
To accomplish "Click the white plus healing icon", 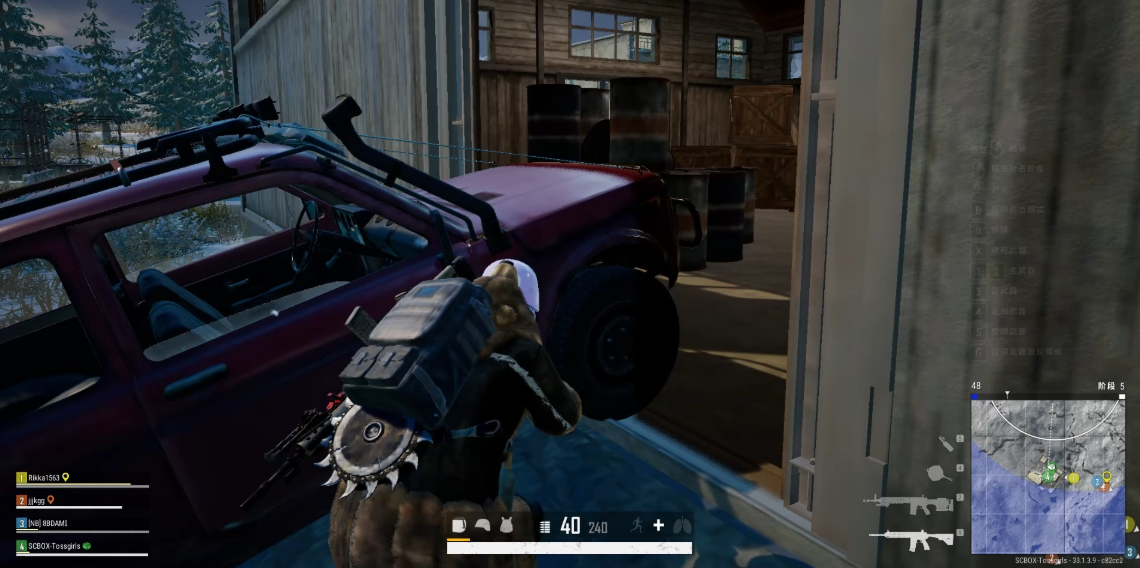I will pyautogui.click(x=658, y=525).
